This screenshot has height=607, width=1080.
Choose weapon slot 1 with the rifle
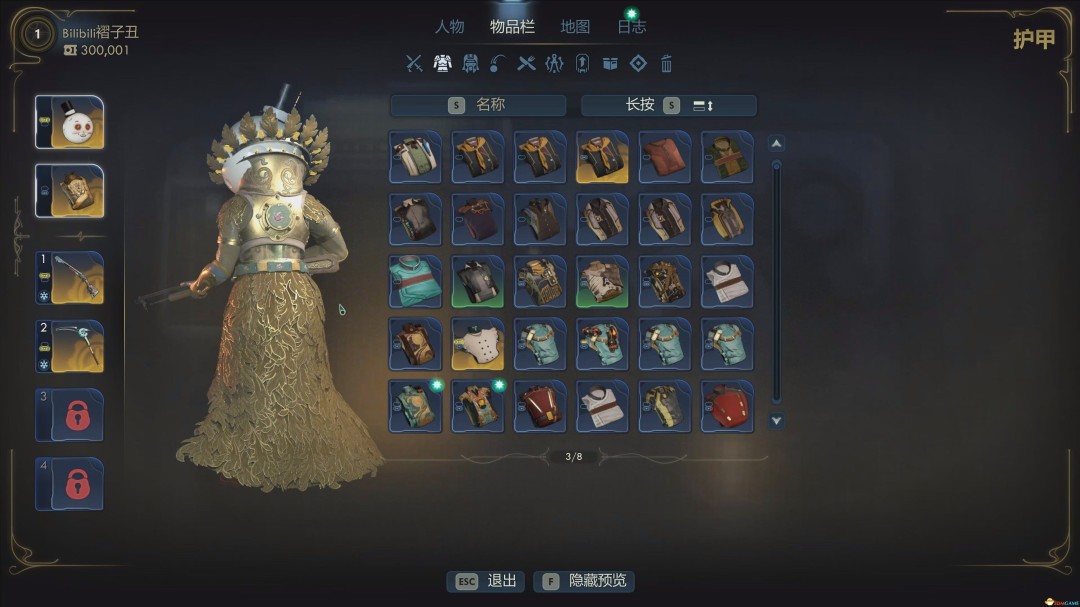click(69, 277)
